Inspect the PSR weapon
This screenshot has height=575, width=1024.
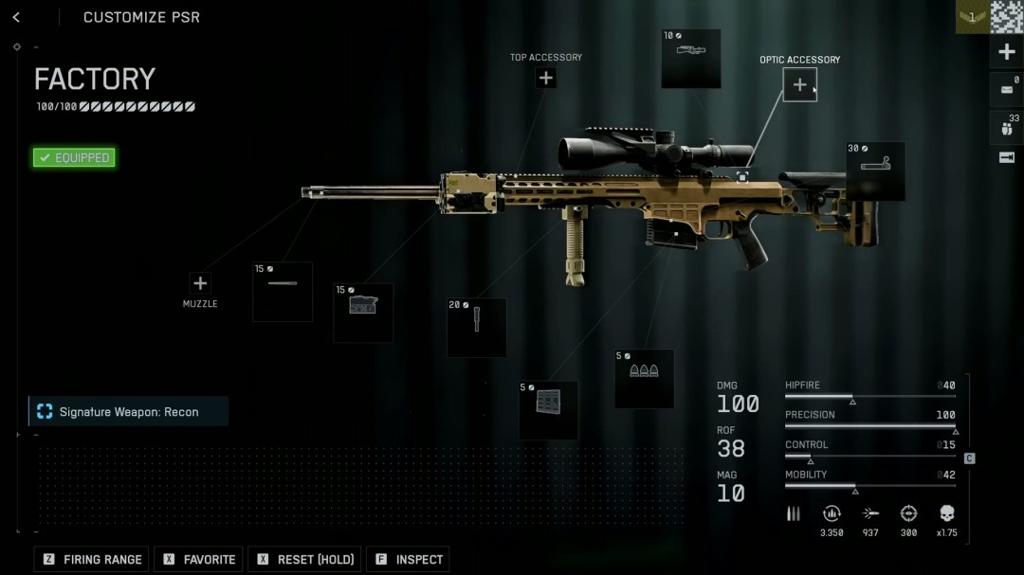coord(408,559)
